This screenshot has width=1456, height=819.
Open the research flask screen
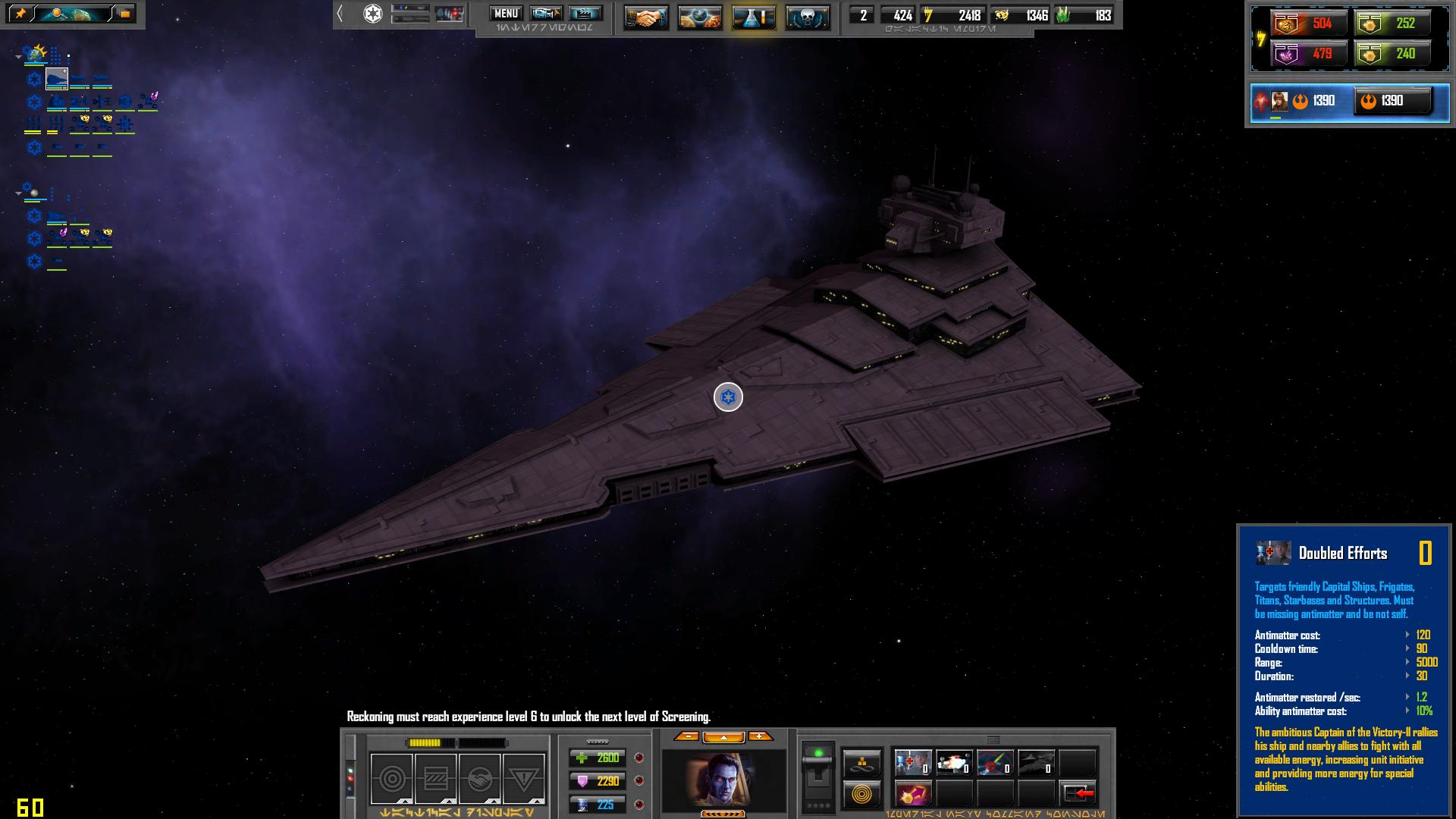pos(754,17)
